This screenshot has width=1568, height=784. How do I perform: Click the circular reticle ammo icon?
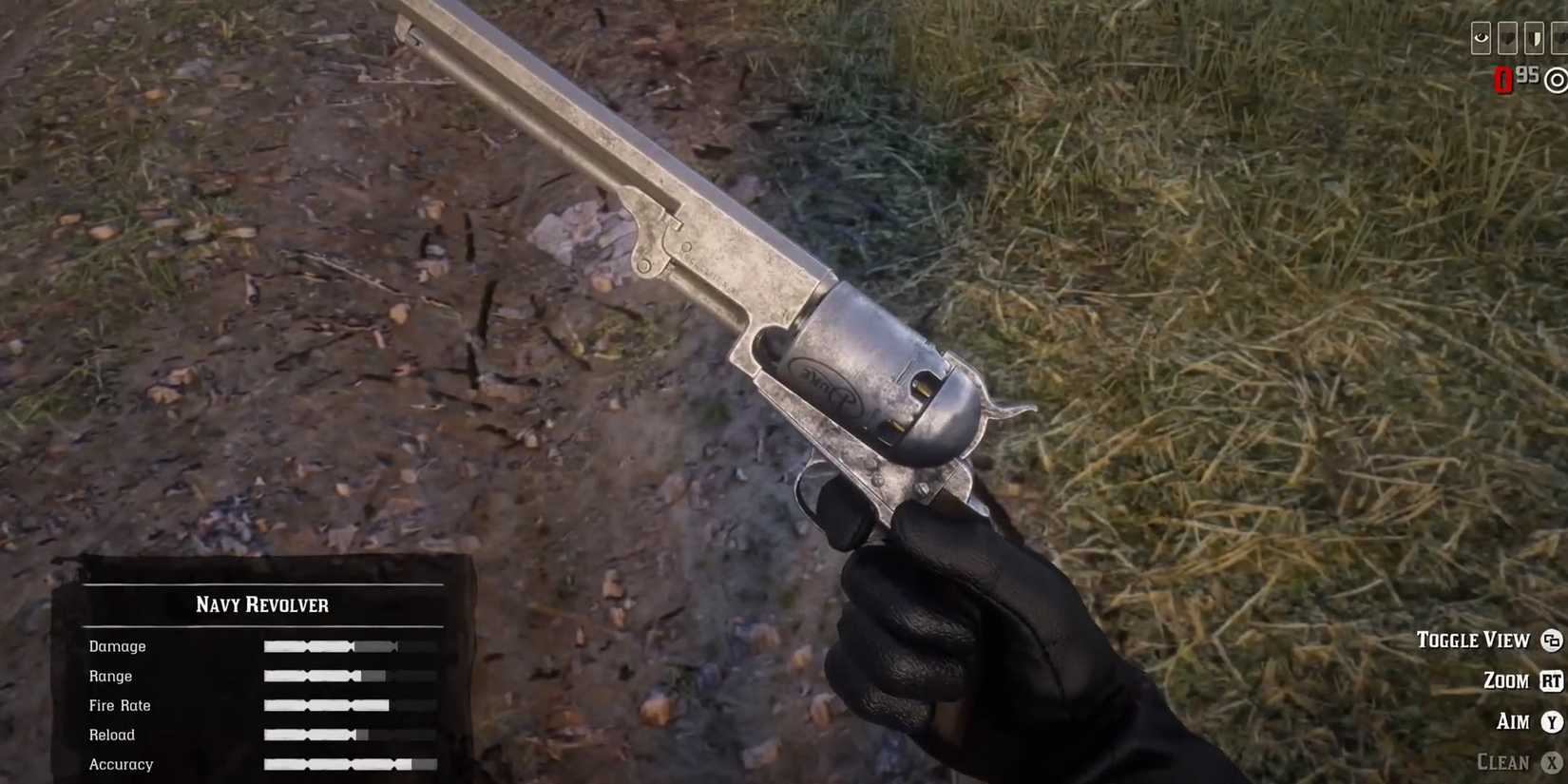pos(1556,81)
